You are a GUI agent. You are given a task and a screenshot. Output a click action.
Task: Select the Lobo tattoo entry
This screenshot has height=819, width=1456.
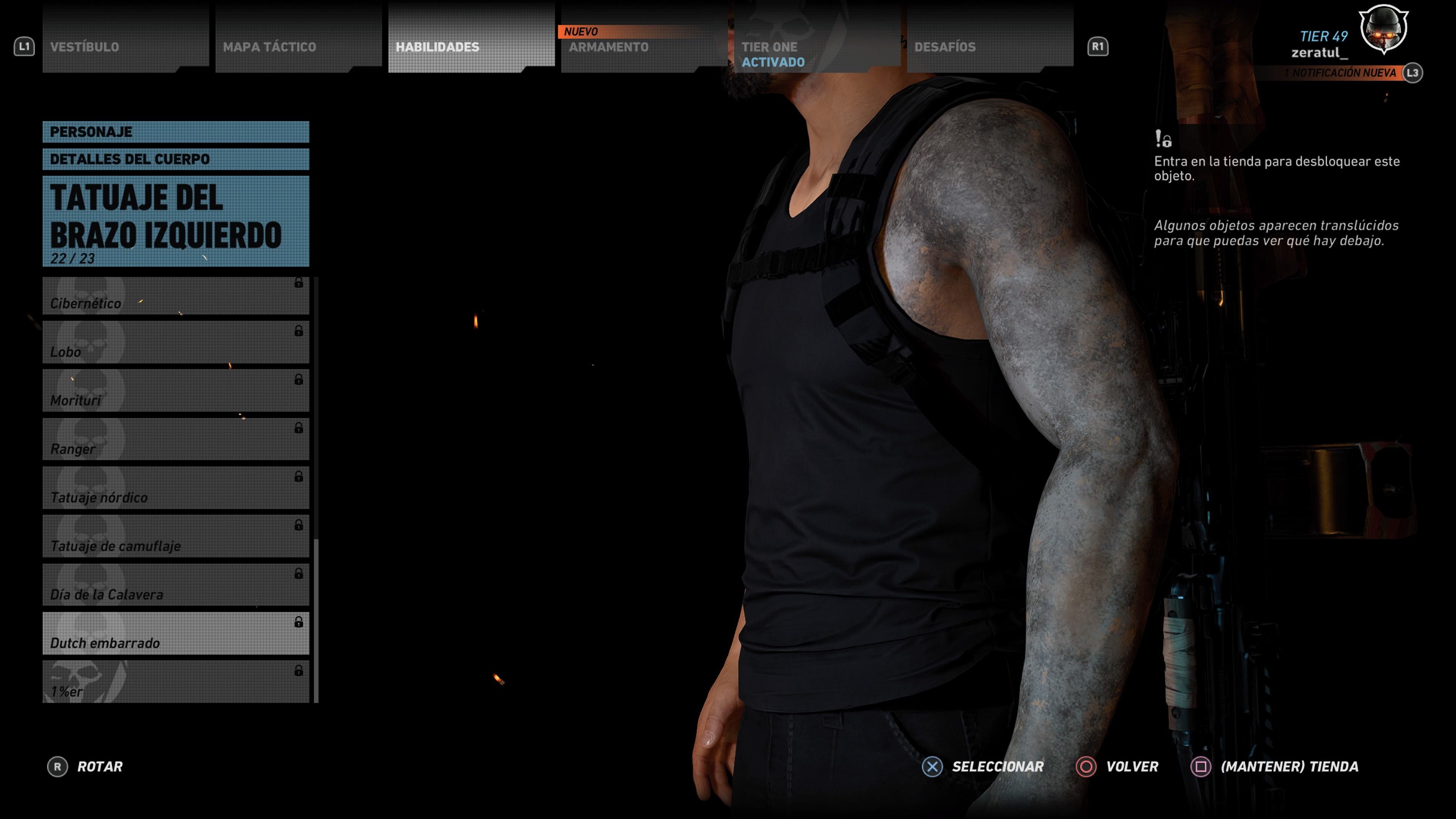click(x=176, y=342)
